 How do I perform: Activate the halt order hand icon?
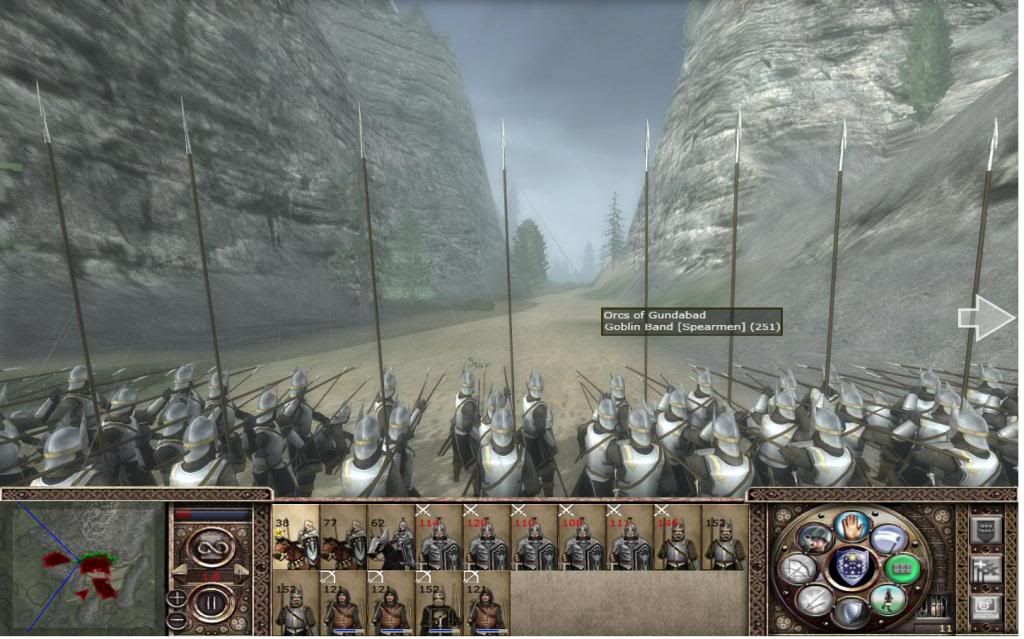tap(851, 524)
